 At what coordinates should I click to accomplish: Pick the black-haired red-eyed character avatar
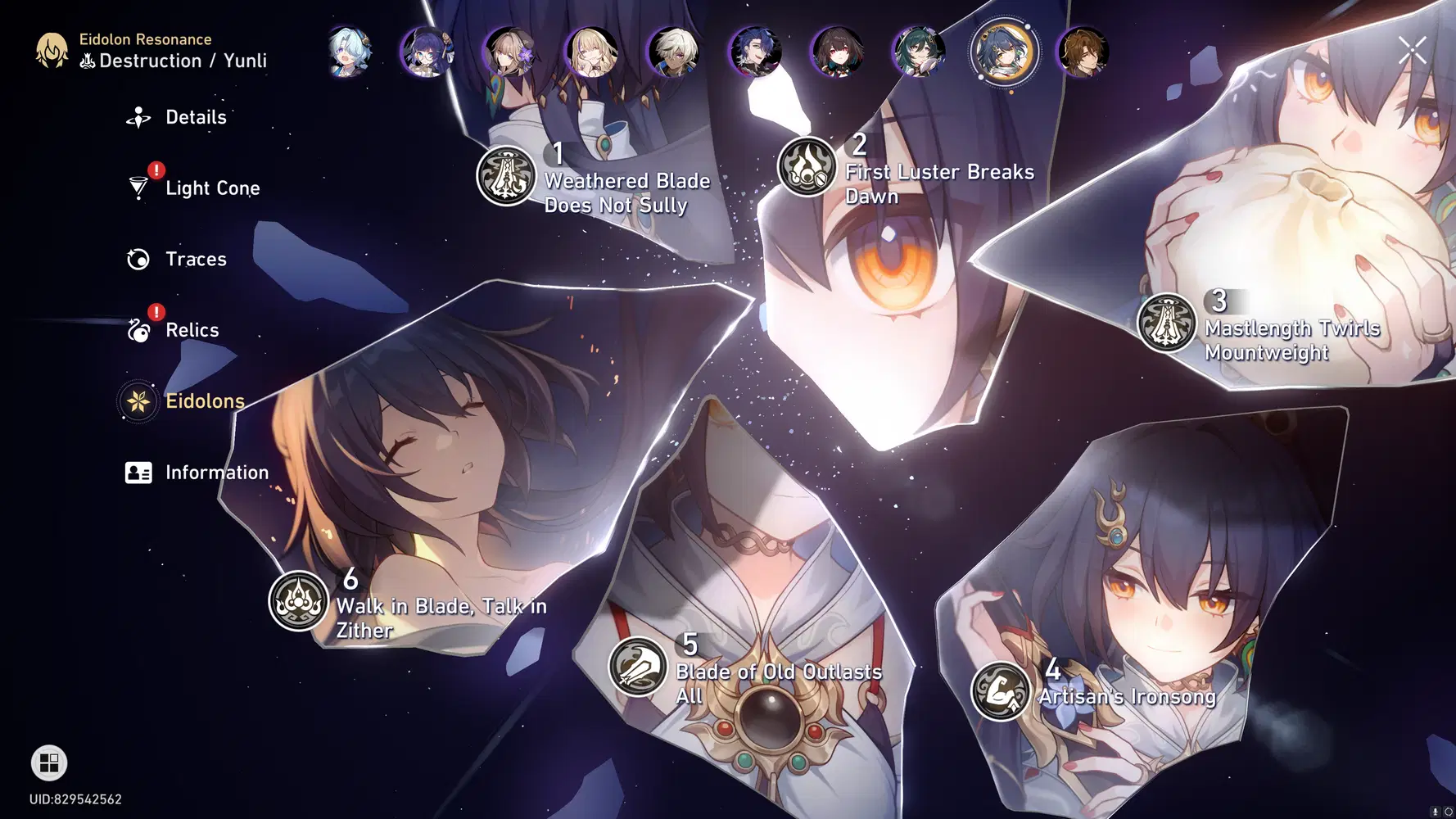tap(840, 52)
